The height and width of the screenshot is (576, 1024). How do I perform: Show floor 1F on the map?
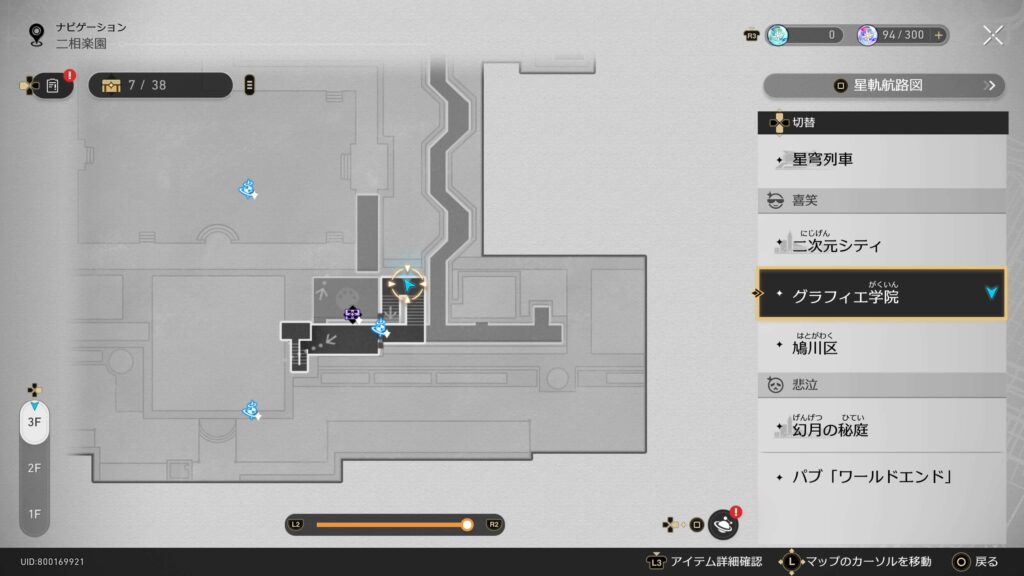pos(34,513)
